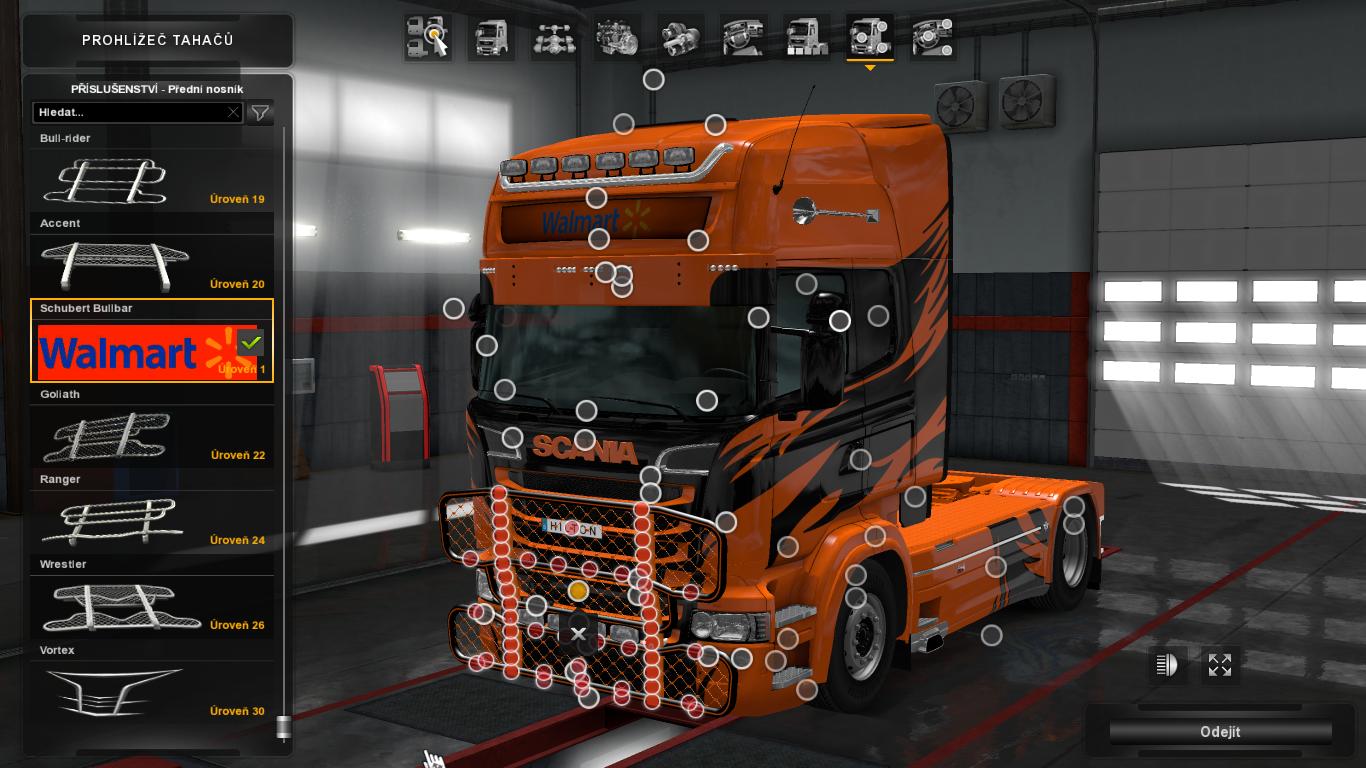
Task: Open the engine tab
Action: click(x=617, y=38)
